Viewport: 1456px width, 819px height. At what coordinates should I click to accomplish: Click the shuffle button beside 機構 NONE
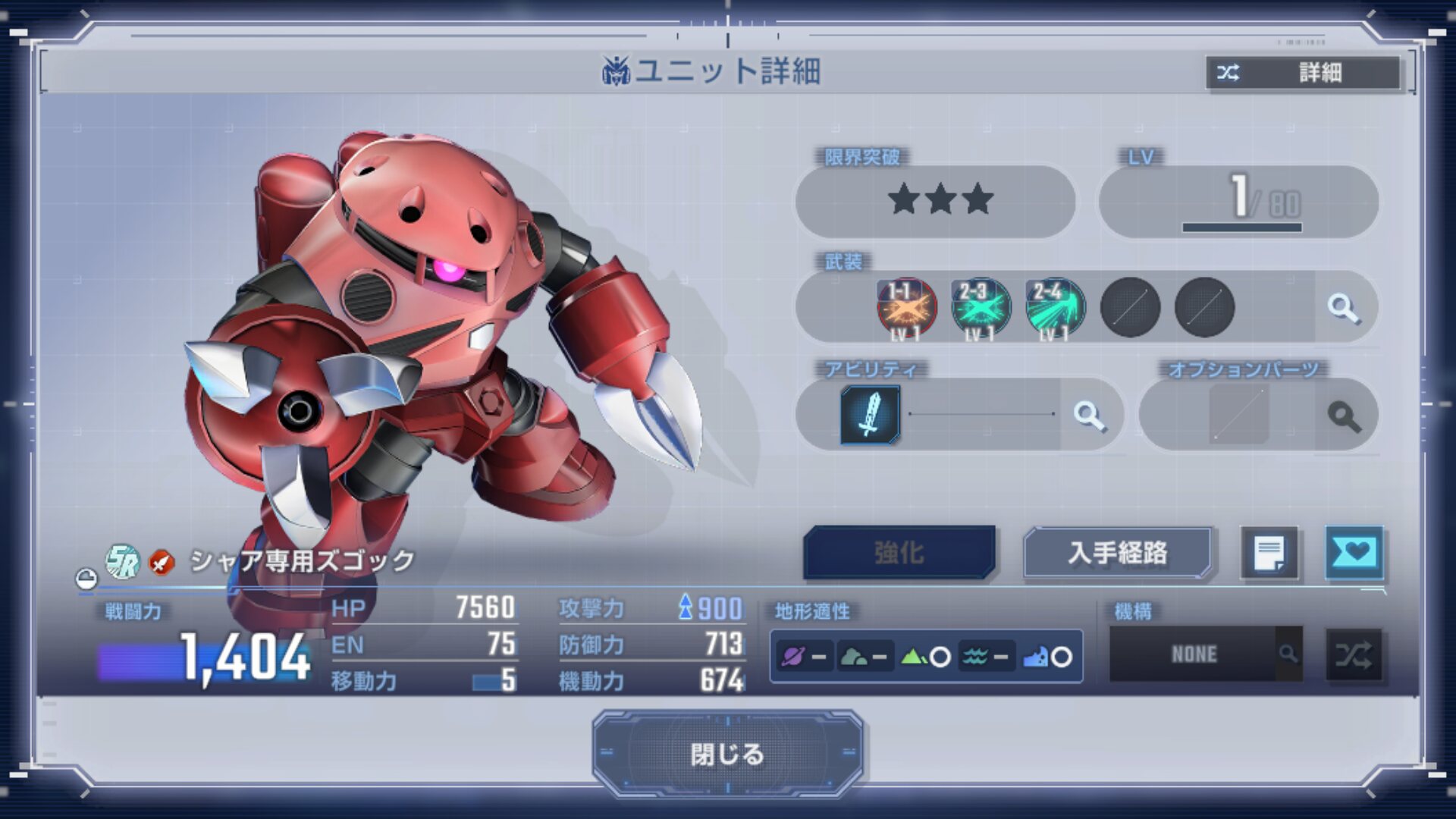click(1354, 654)
